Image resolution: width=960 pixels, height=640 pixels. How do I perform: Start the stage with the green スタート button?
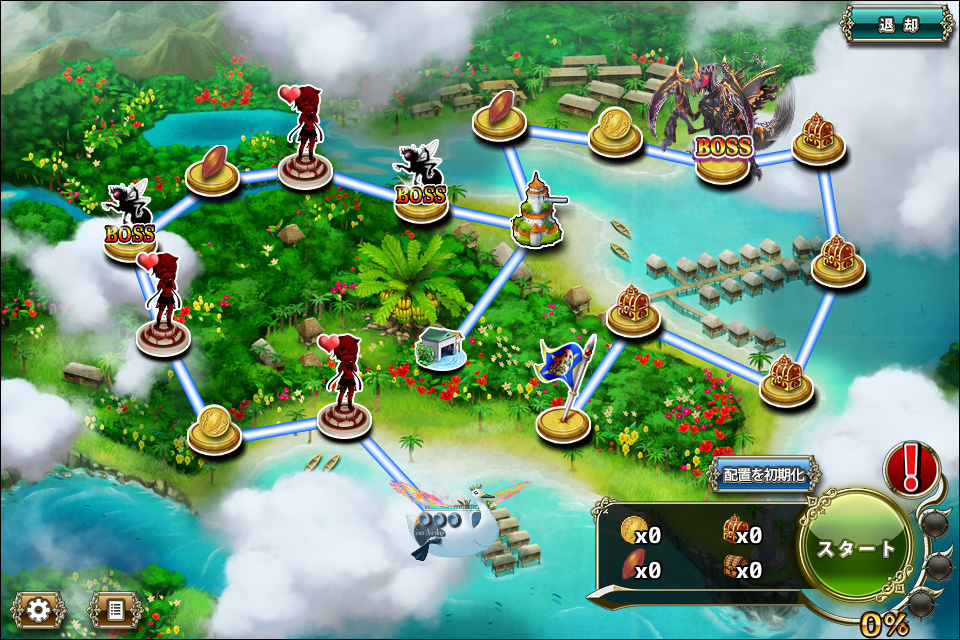(x=857, y=547)
